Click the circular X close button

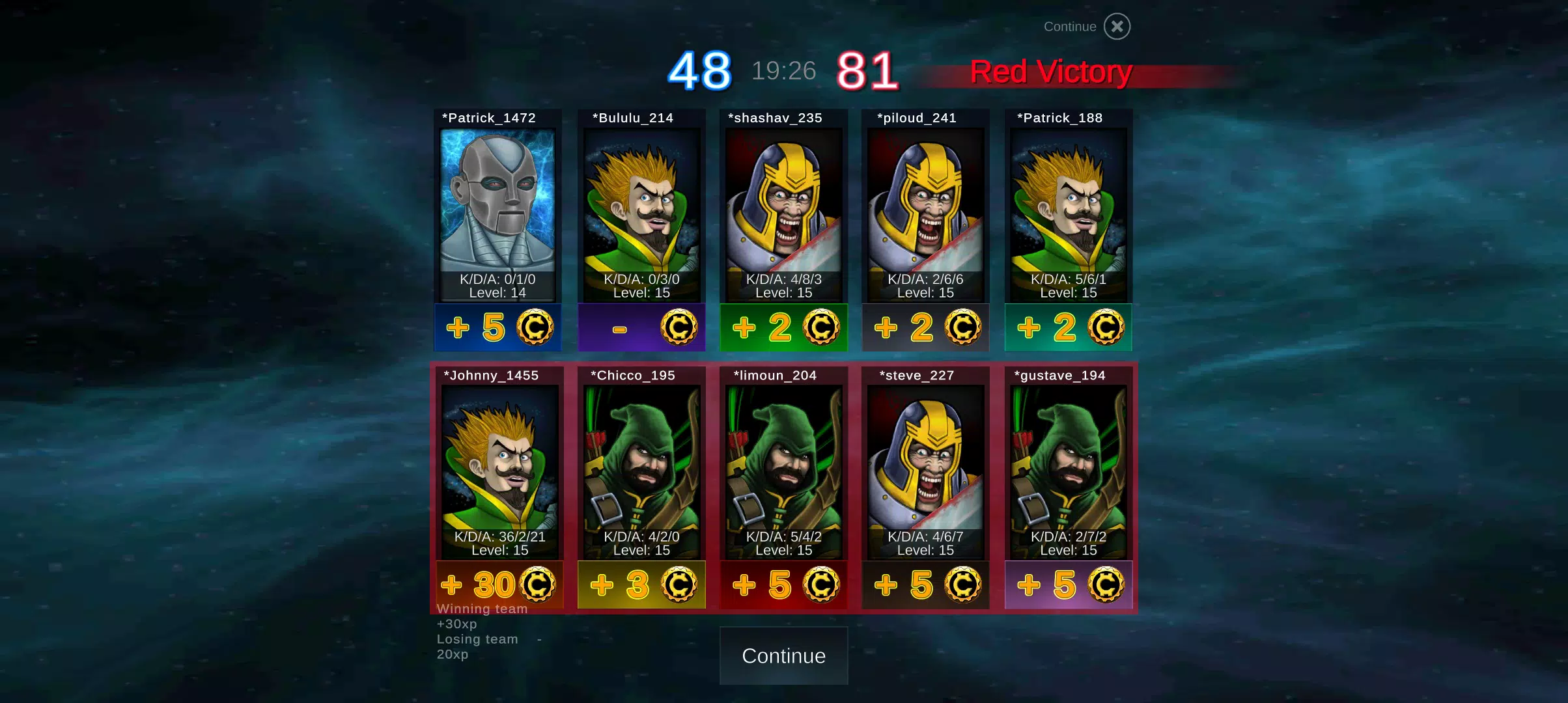click(1117, 26)
